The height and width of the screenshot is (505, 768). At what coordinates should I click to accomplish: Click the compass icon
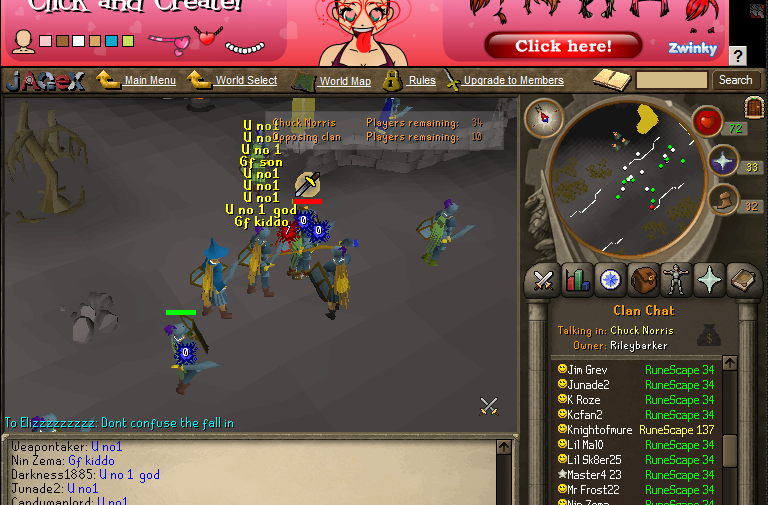[544, 118]
